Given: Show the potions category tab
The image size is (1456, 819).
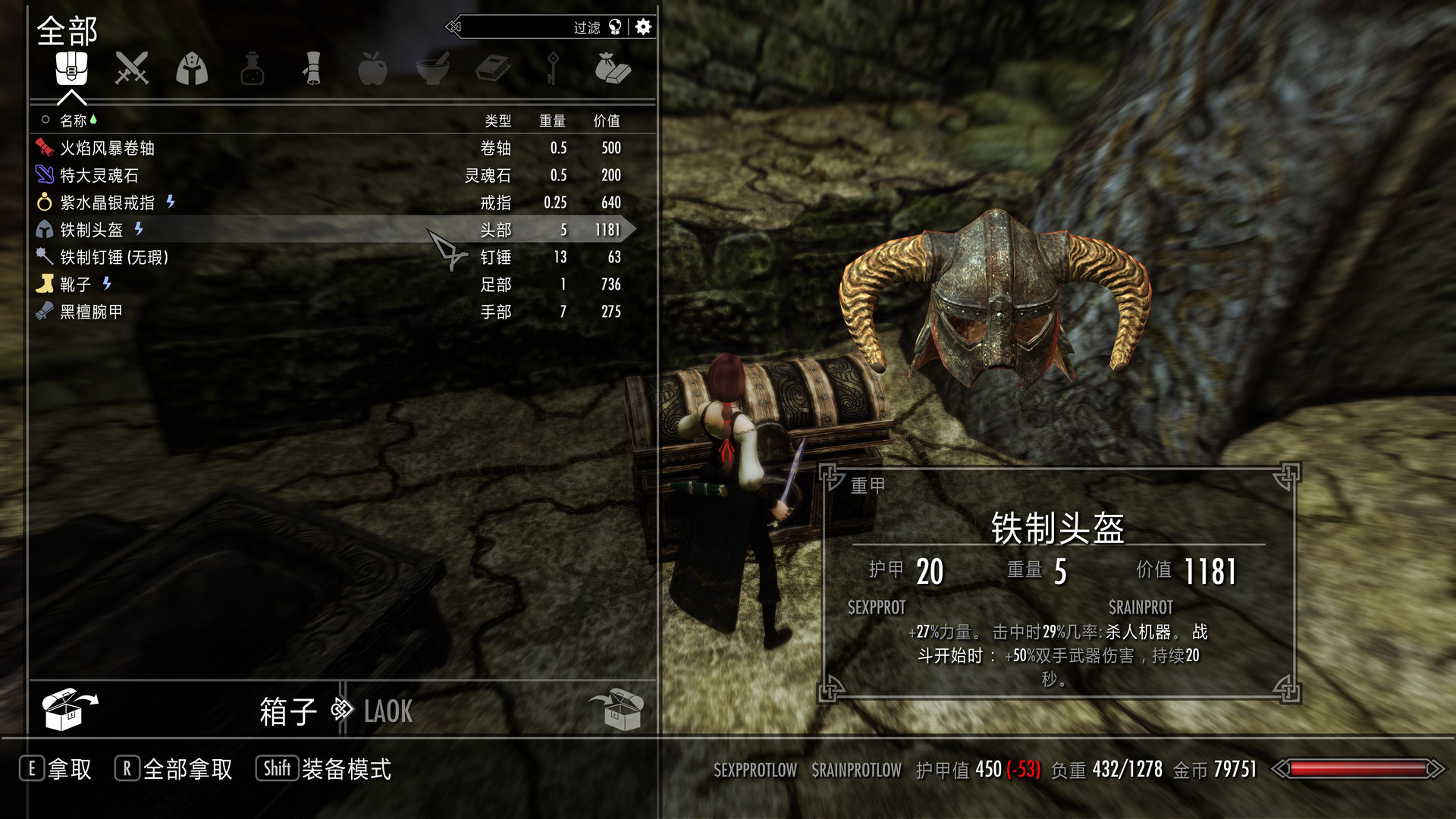Looking at the screenshot, I should [x=252, y=69].
